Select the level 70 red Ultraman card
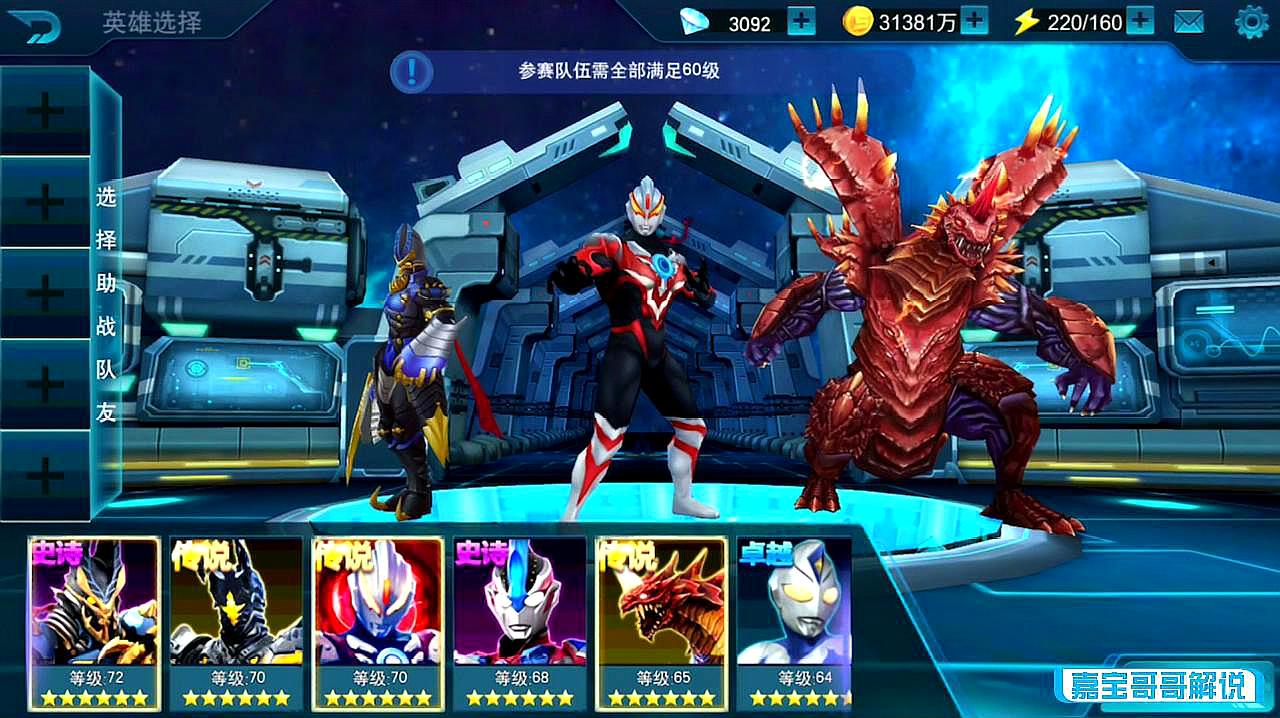This screenshot has width=1280, height=718. pyautogui.click(x=378, y=620)
